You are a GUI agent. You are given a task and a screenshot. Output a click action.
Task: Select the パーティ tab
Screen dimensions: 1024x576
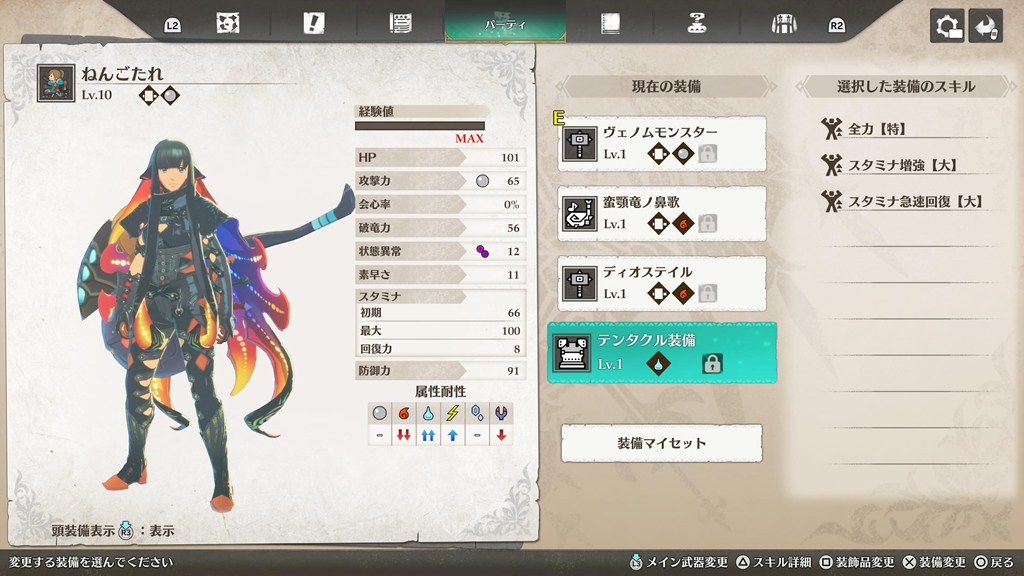[505, 23]
